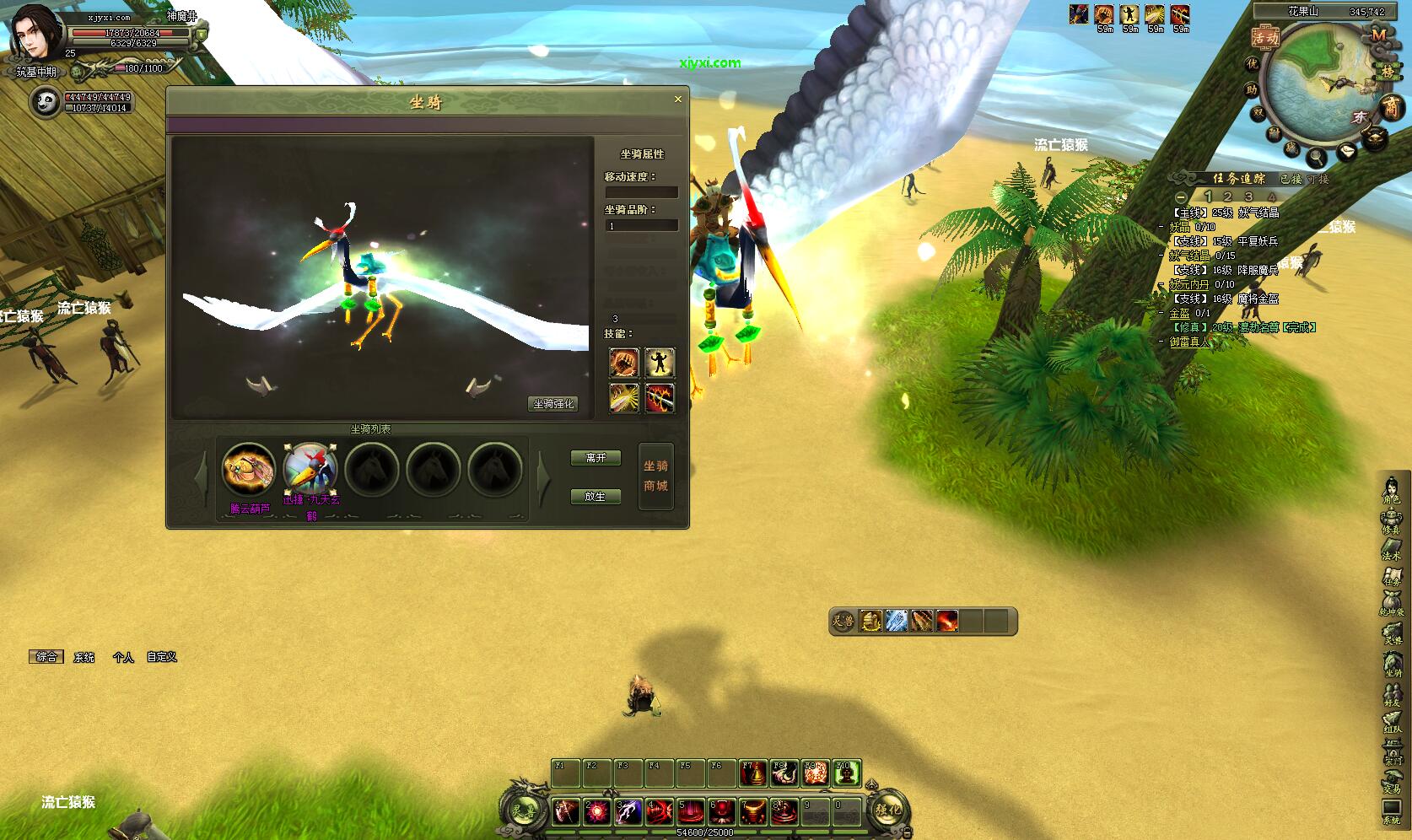
Task: Click the 强化 round button on hotbar
Action: click(887, 810)
